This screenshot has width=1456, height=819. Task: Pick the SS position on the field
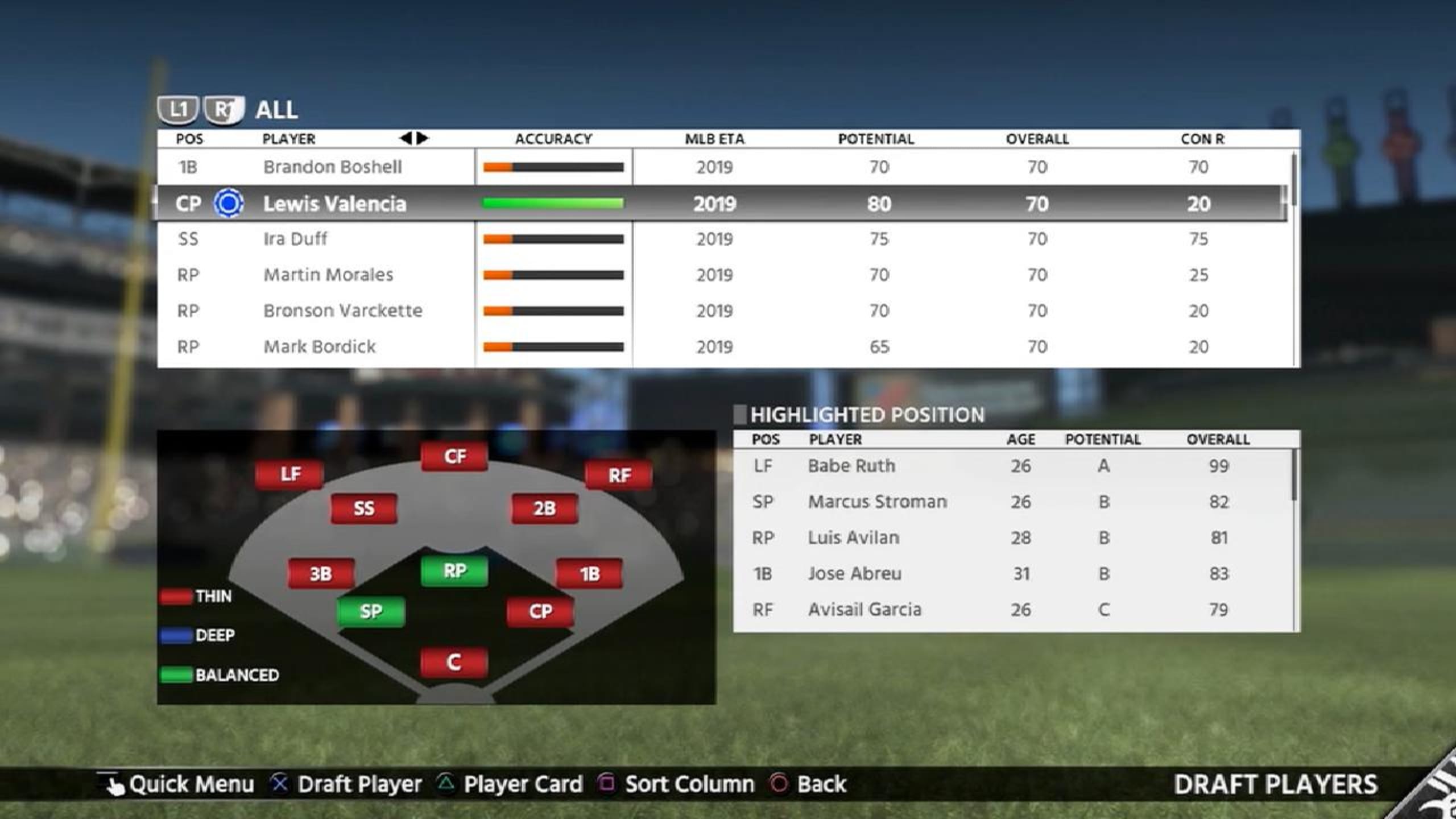pos(364,508)
